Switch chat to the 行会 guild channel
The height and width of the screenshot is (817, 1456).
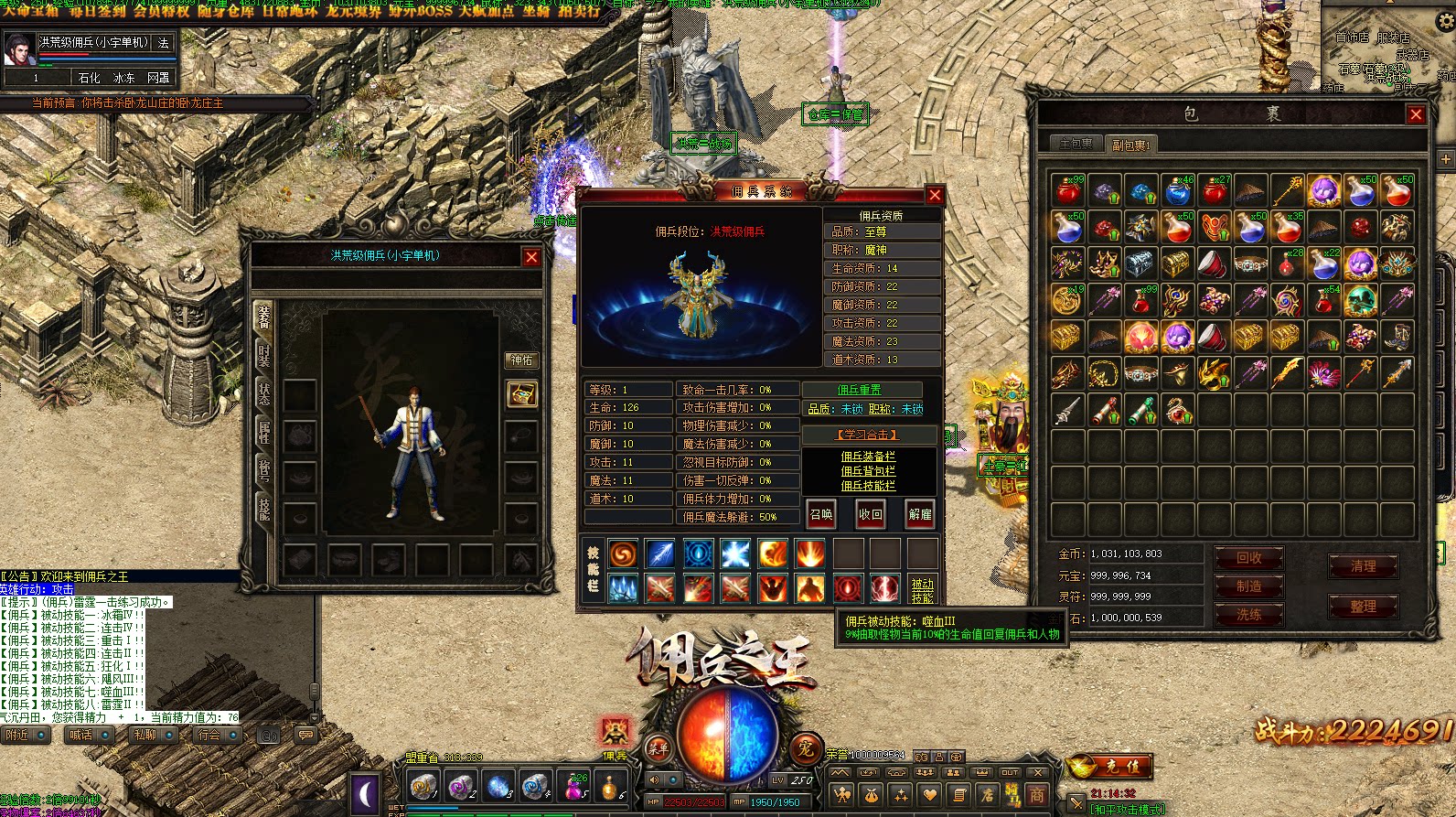click(x=209, y=735)
